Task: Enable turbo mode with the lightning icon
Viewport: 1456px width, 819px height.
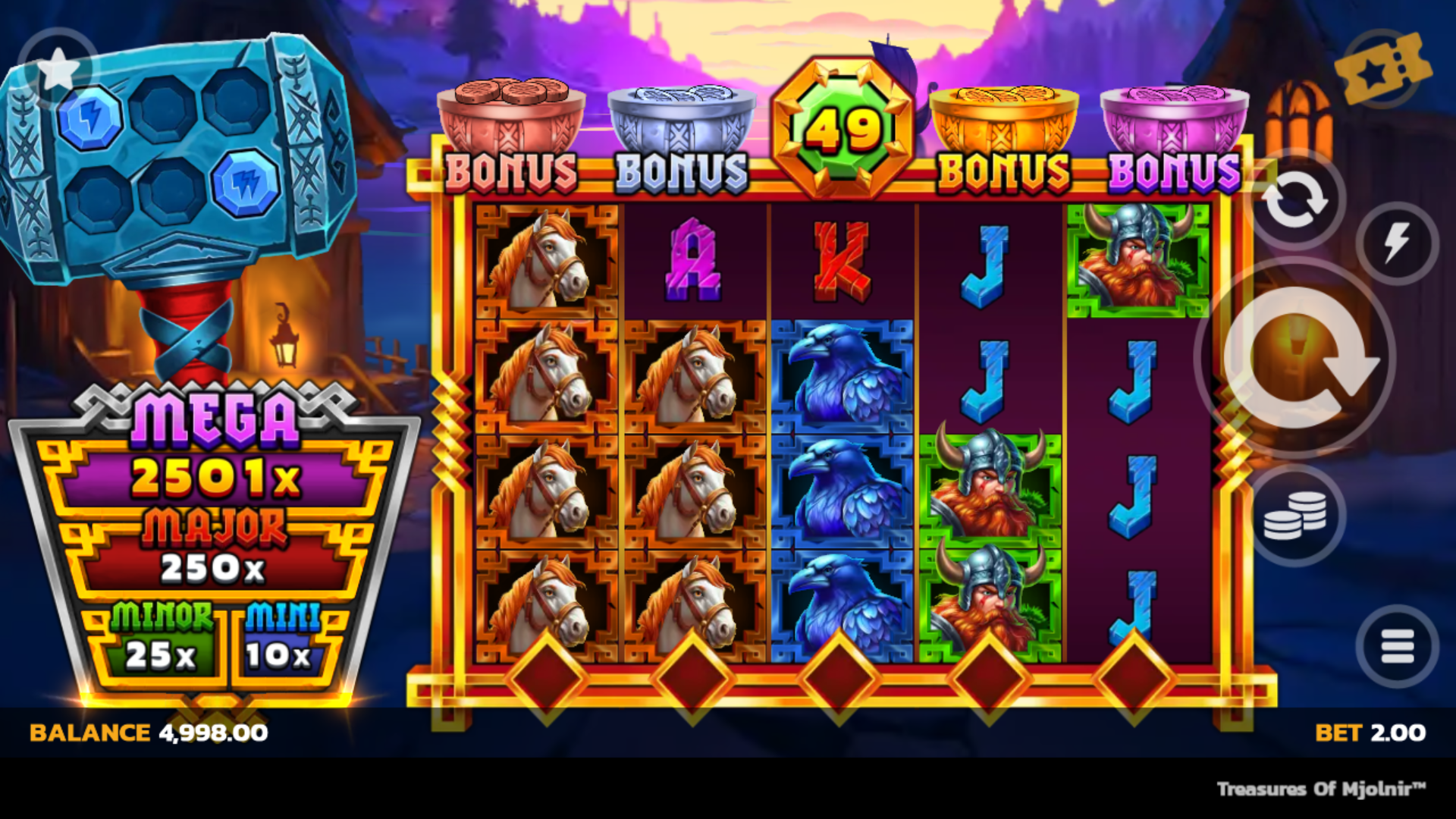Action: 1400,240
